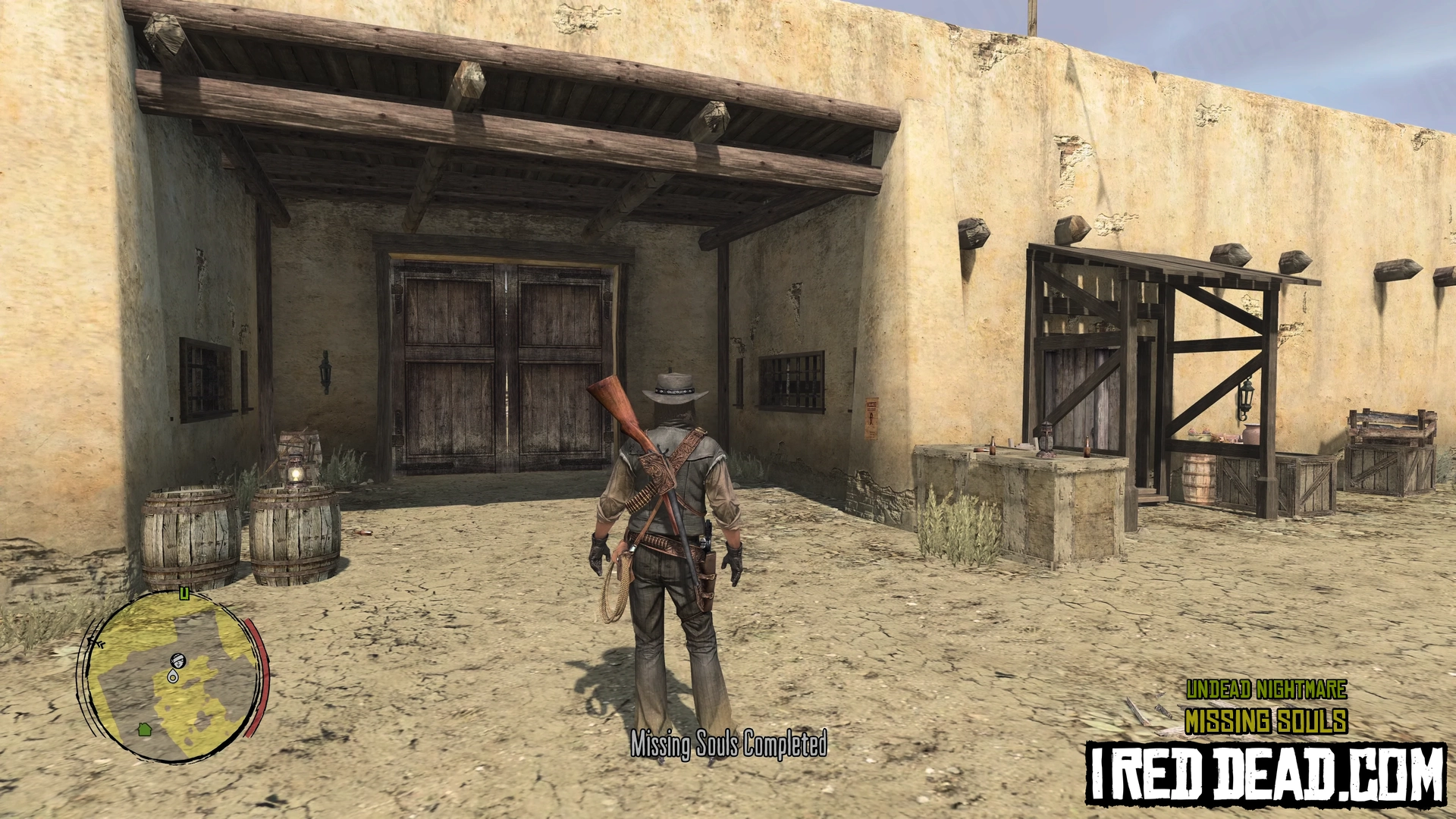Click the blindfolded face marker on minimap
The width and height of the screenshot is (1456, 819).
coord(178,661)
